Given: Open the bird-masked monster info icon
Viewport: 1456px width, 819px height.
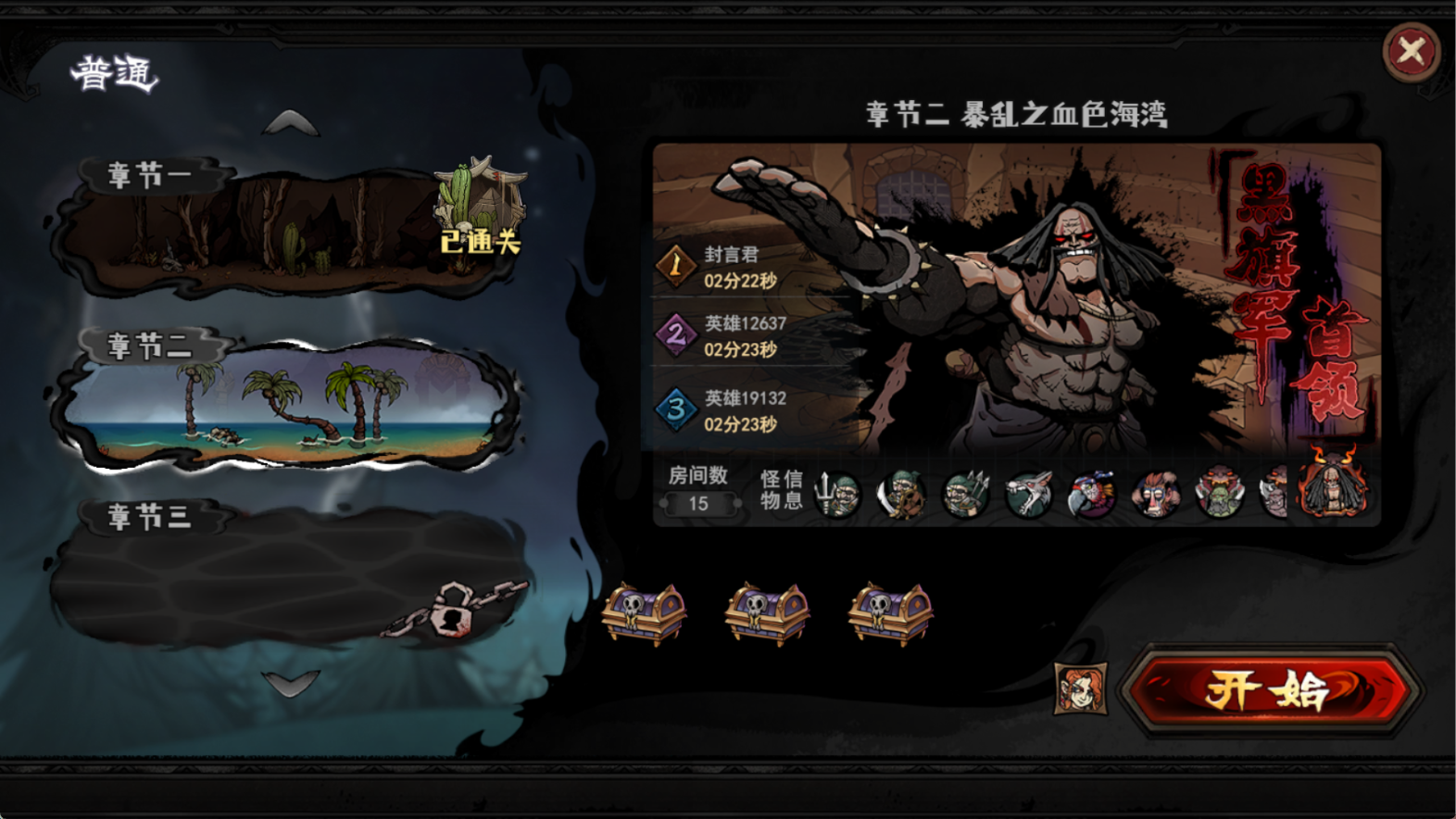Looking at the screenshot, I should pyautogui.click(x=1093, y=496).
